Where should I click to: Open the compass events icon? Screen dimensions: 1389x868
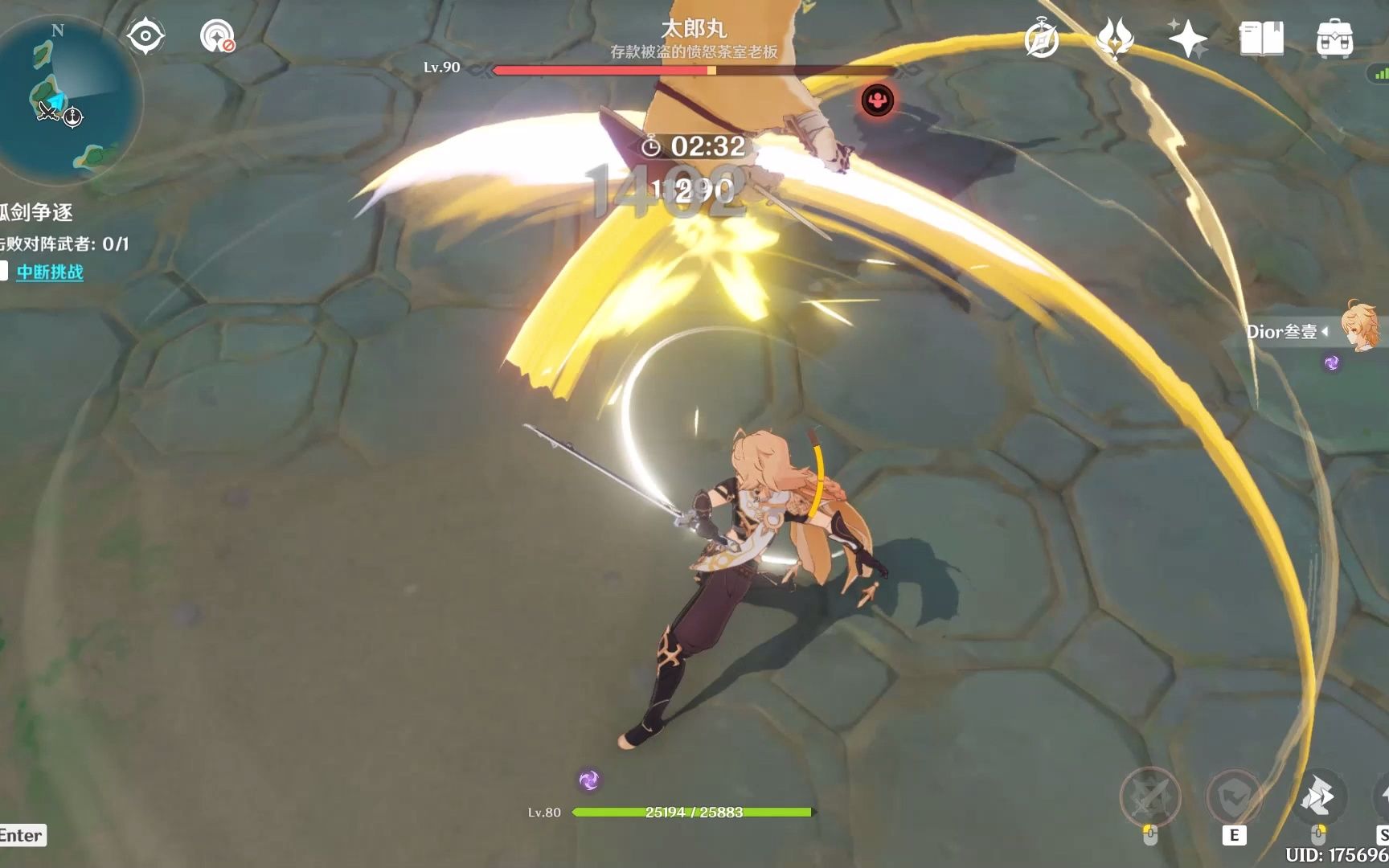pos(1042,38)
